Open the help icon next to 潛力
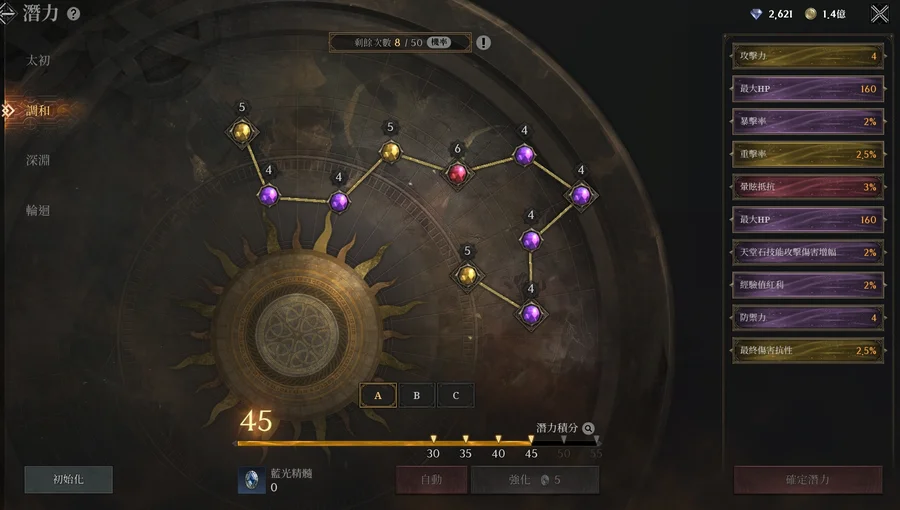The width and height of the screenshot is (900, 510). (73, 14)
